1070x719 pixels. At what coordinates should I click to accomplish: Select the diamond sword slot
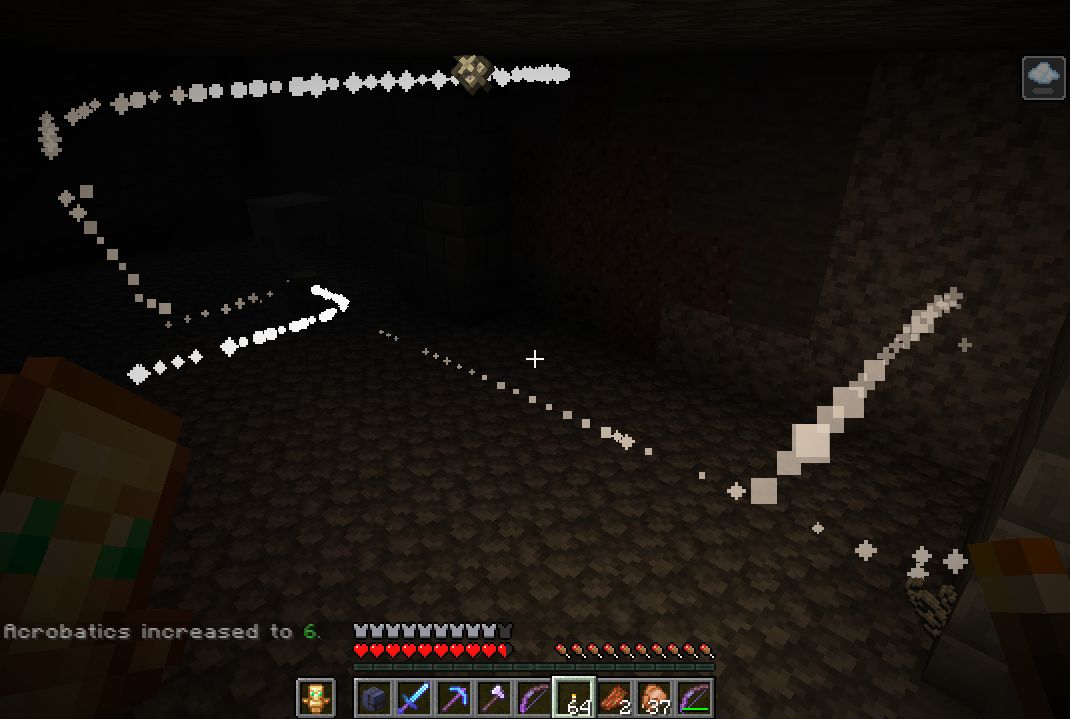(x=414, y=697)
